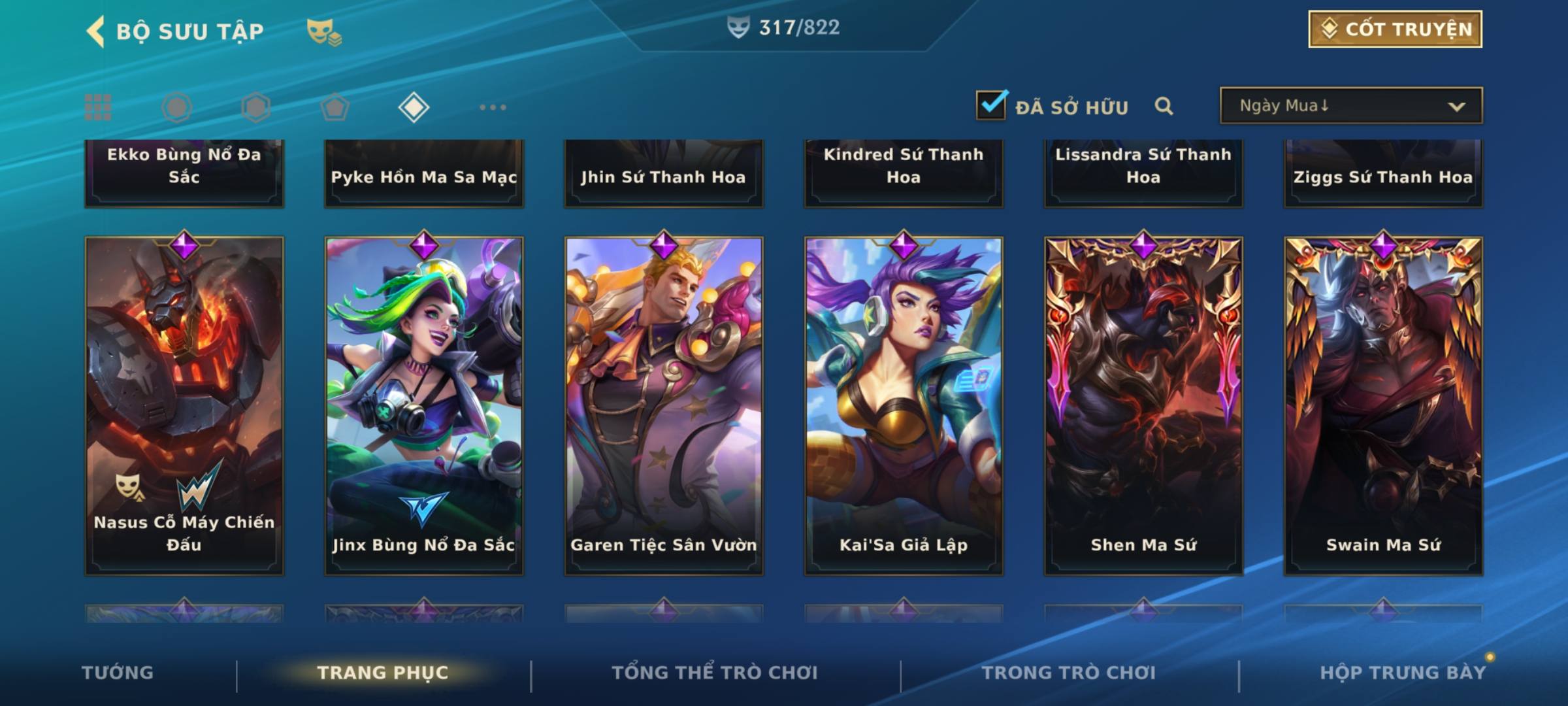Select the grid all-rarities filter
Screen dimensions: 1568x706
click(98, 107)
